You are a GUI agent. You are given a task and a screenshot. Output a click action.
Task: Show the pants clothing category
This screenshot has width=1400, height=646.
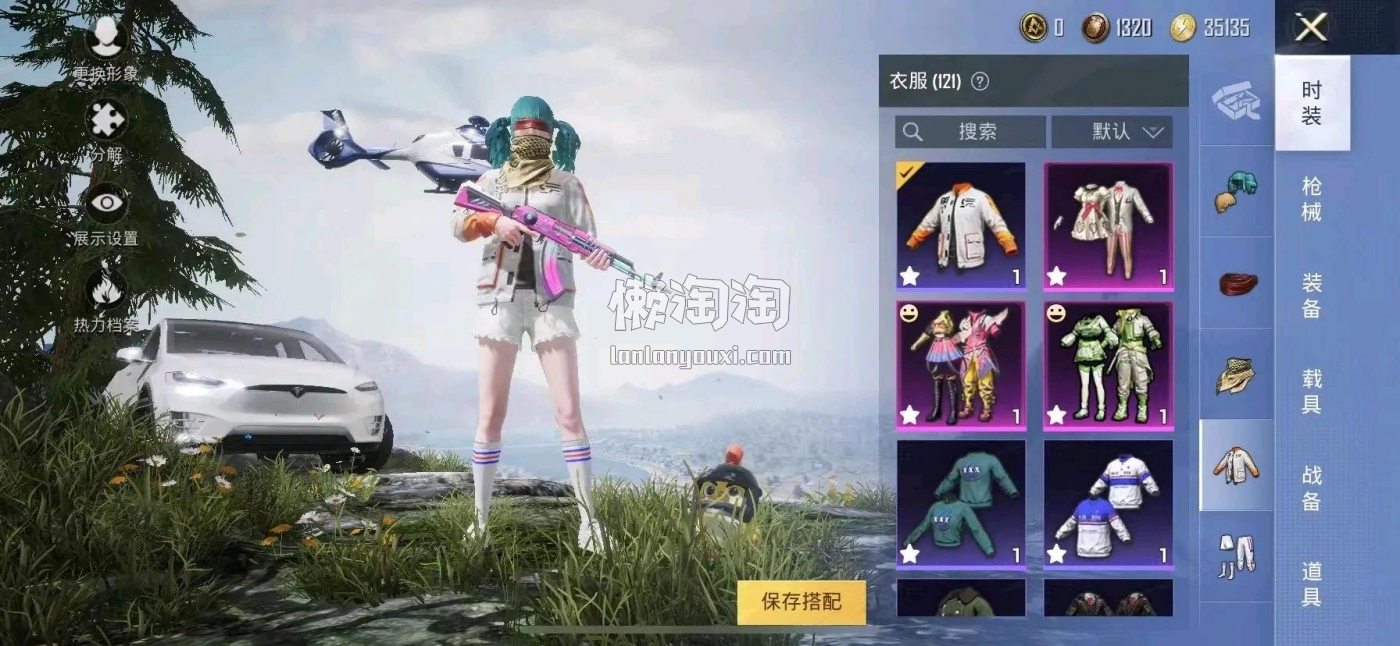(1236, 555)
